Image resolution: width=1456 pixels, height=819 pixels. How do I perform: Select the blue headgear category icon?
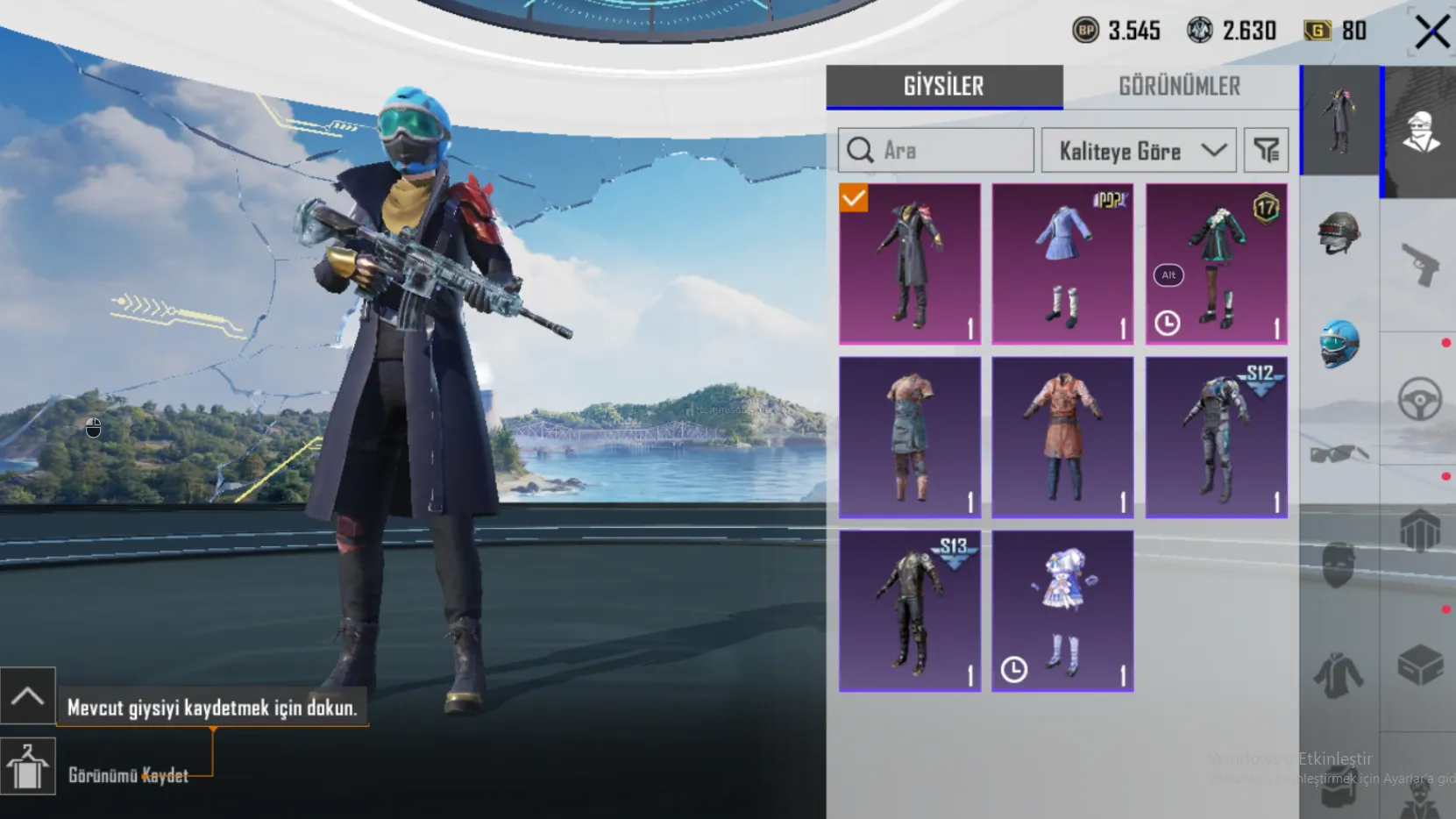point(1339,343)
